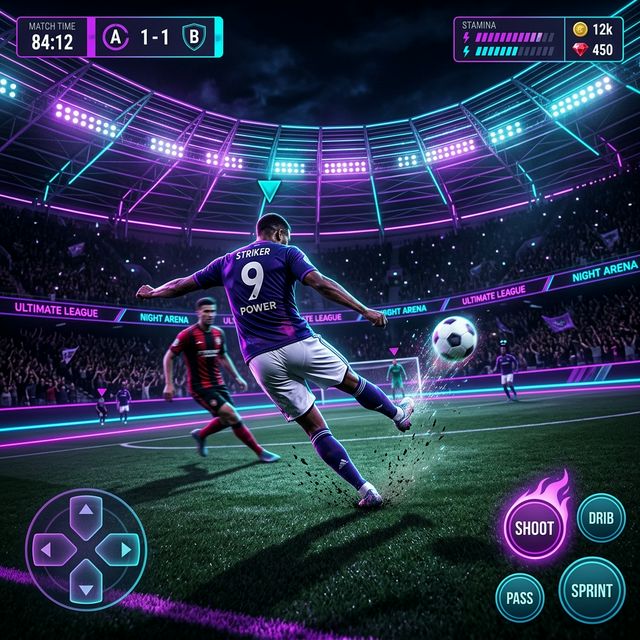Open the red gem balance
640x640 pixels.
[x=591, y=50]
